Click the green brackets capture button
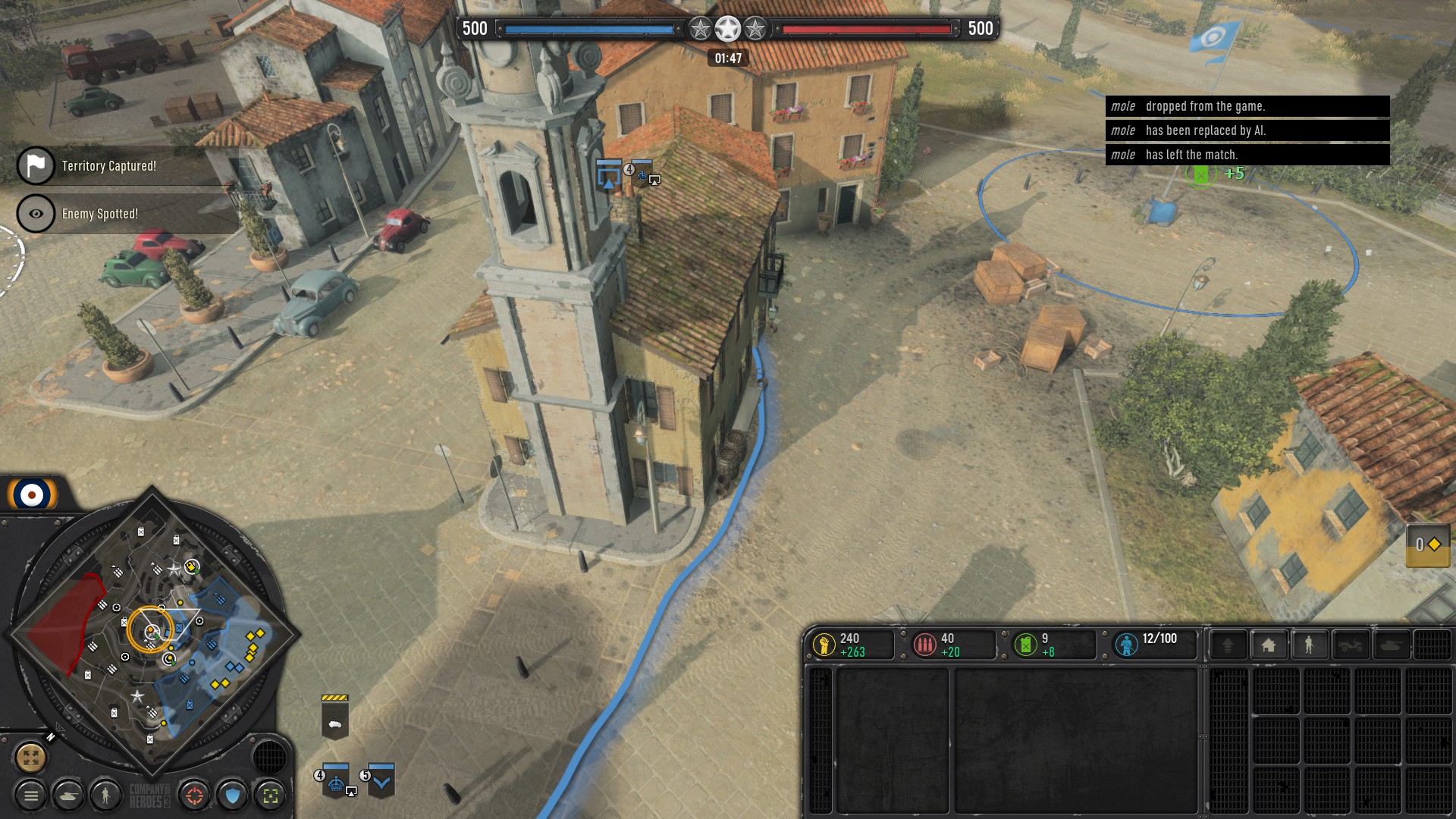The image size is (1456, 819). (270, 795)
